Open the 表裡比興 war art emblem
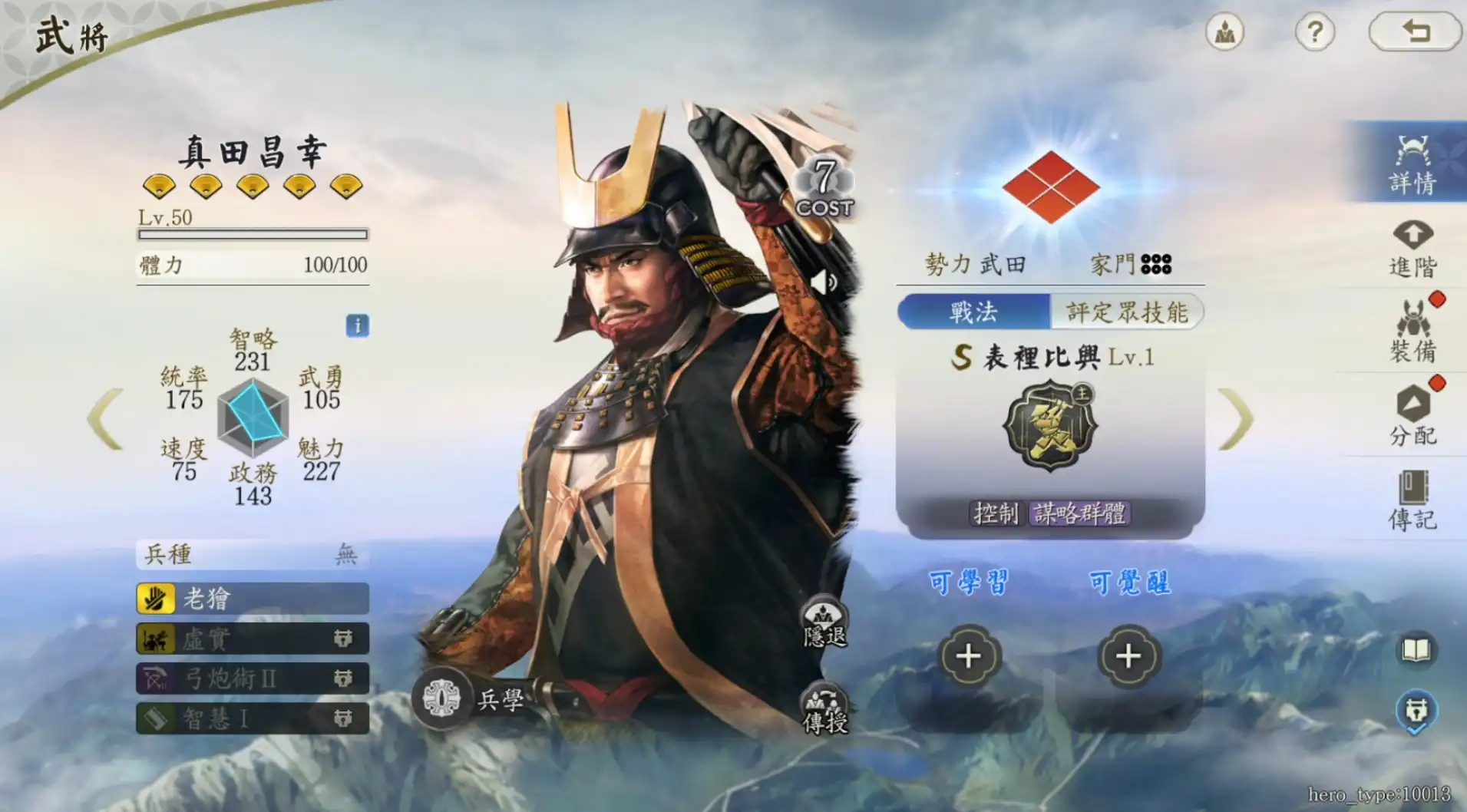Image resolution: width=1467 pixels, height=812 pixels. 1050,428
